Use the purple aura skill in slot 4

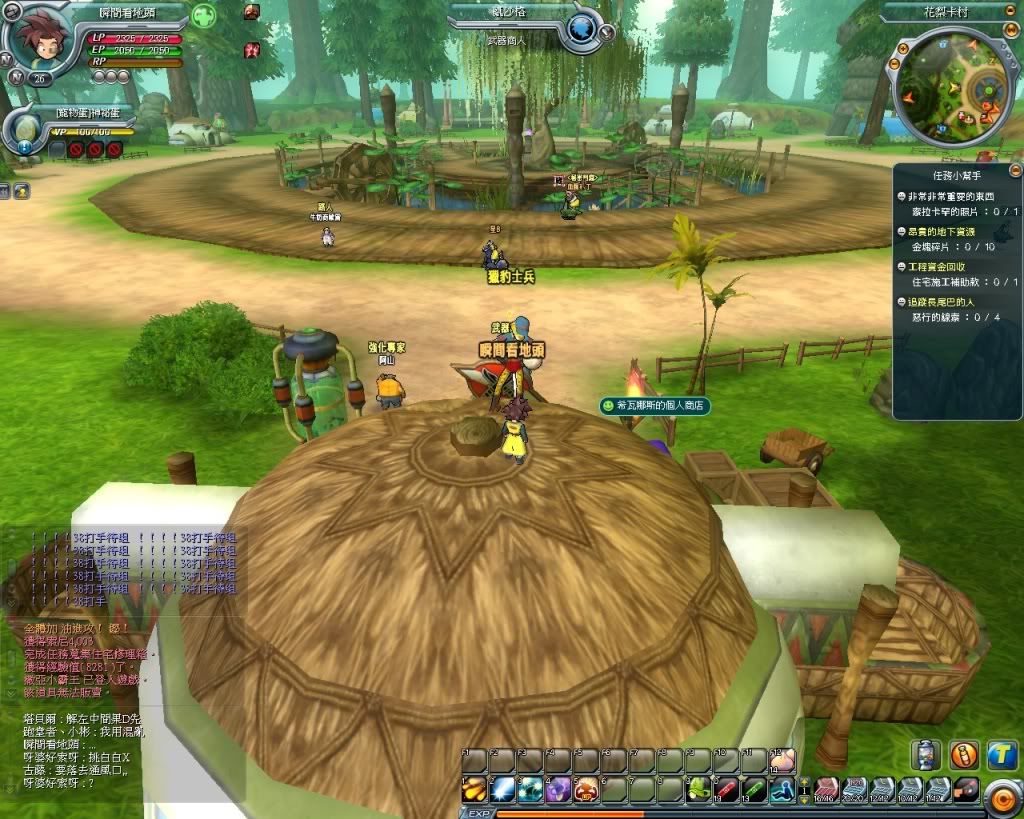tap(558, 788)
